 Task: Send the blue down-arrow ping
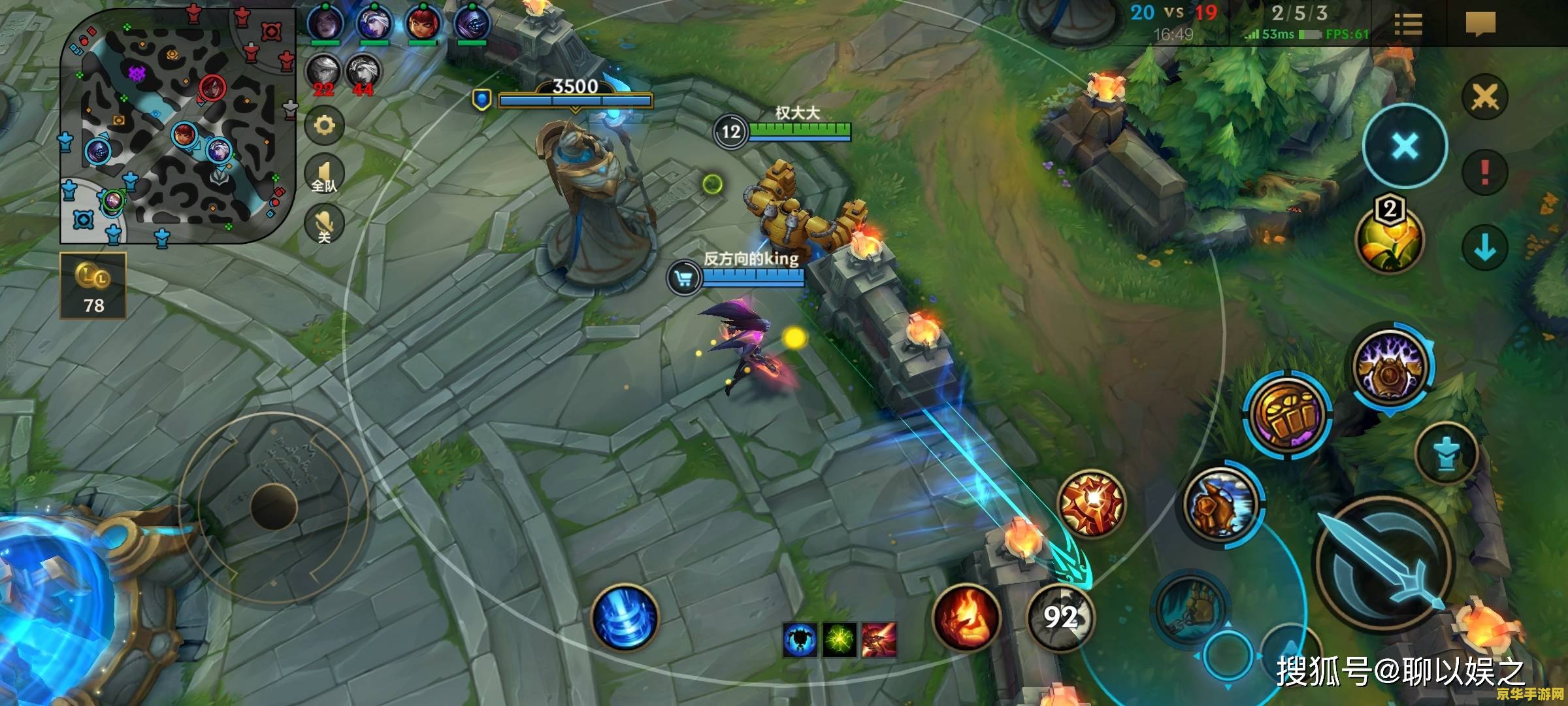click(x=1485, y=247)
